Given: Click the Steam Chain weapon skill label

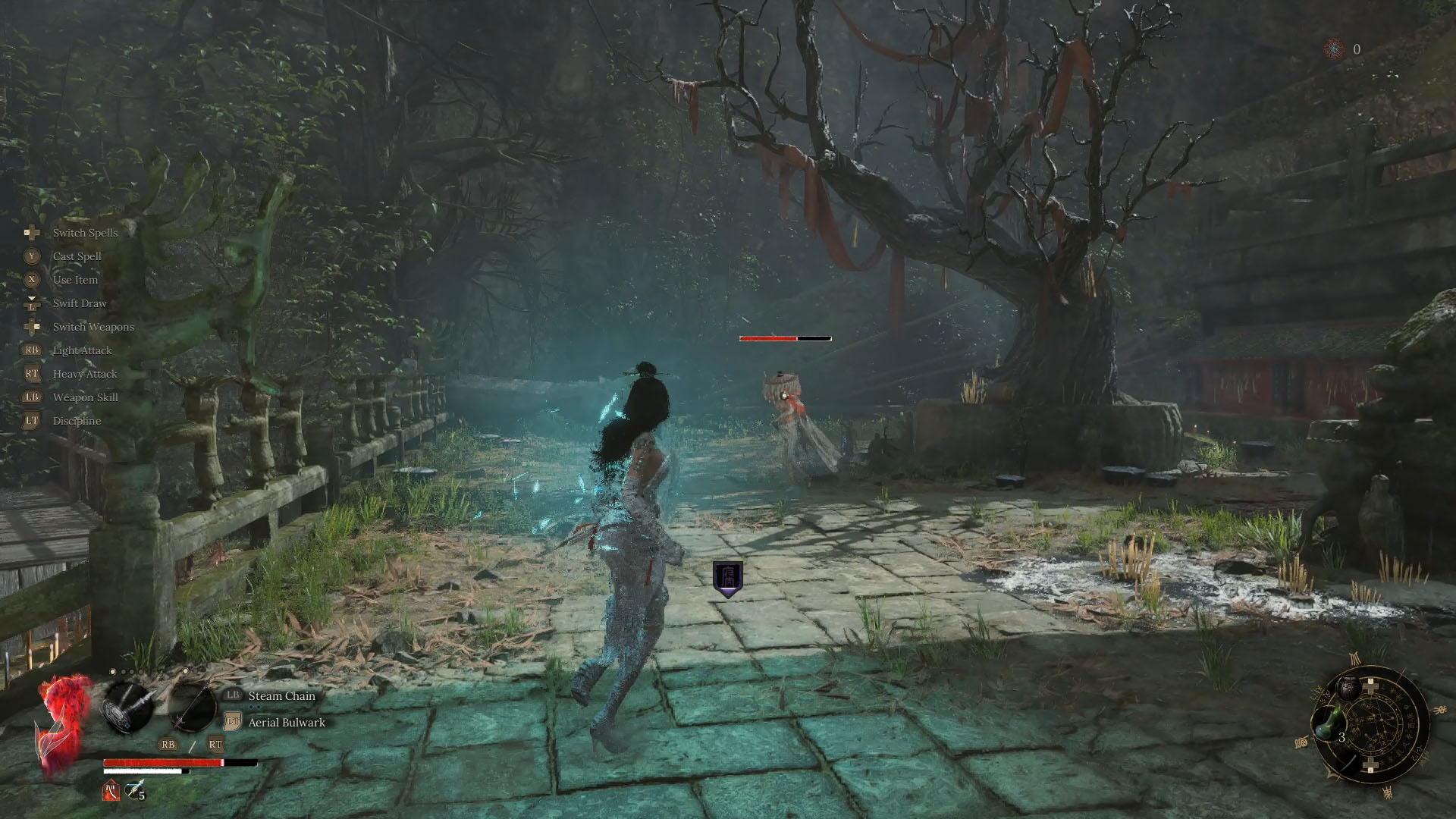Looking at the screenshot, I should point(281,696).
